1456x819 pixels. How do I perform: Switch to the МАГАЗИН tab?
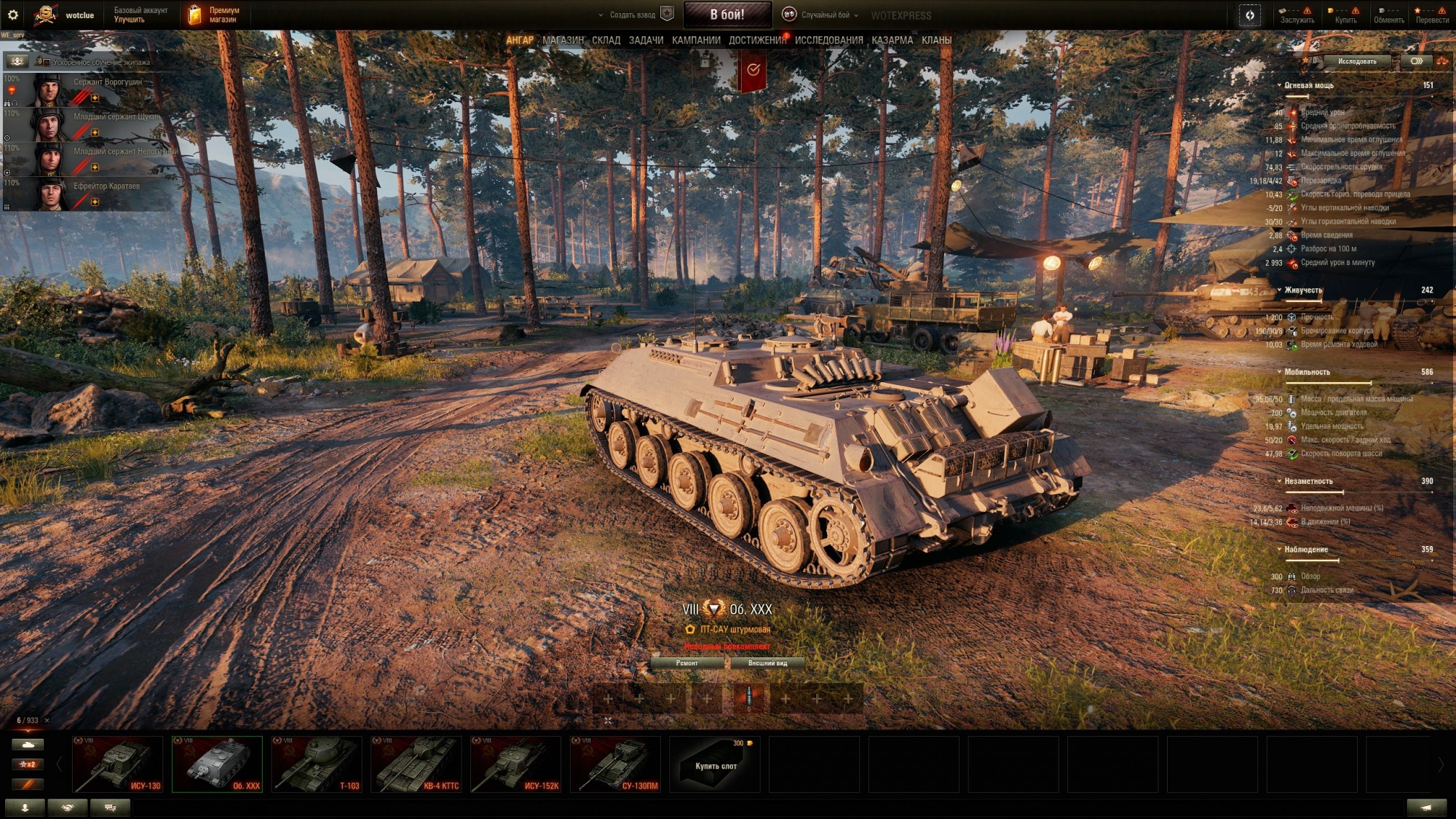563,40
